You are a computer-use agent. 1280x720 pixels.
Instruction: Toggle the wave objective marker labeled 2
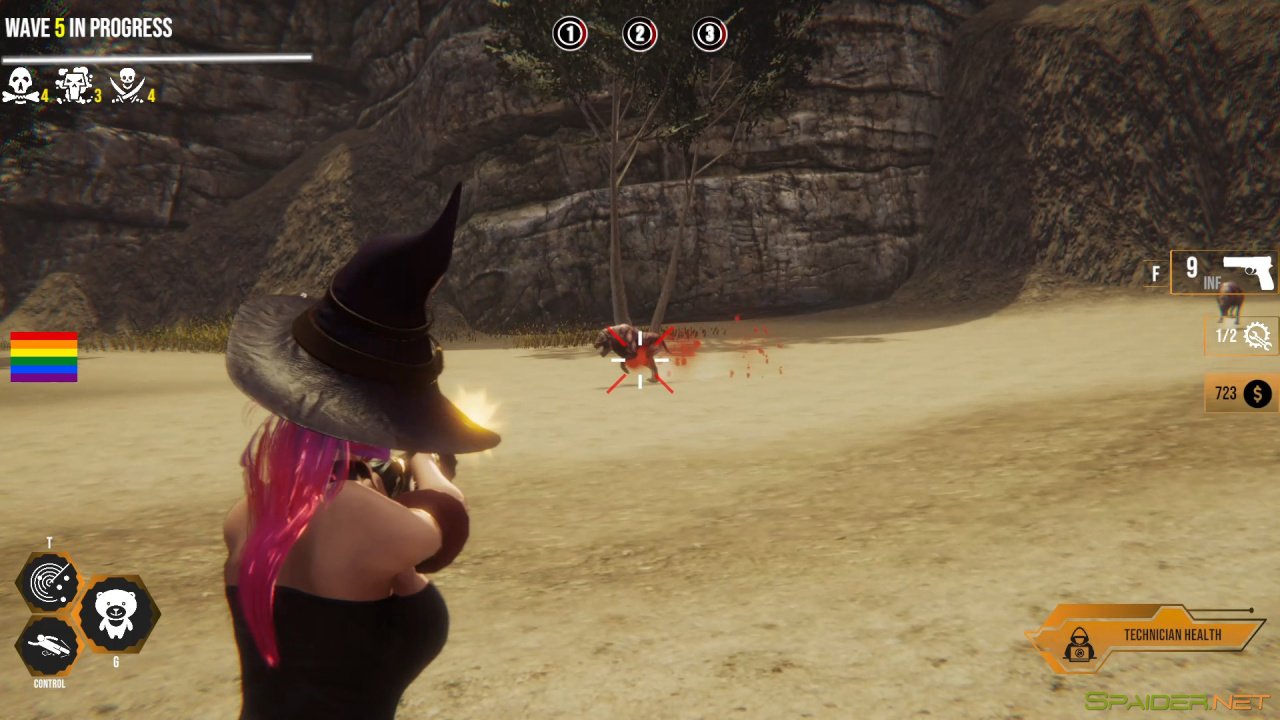tap(639, 32)
